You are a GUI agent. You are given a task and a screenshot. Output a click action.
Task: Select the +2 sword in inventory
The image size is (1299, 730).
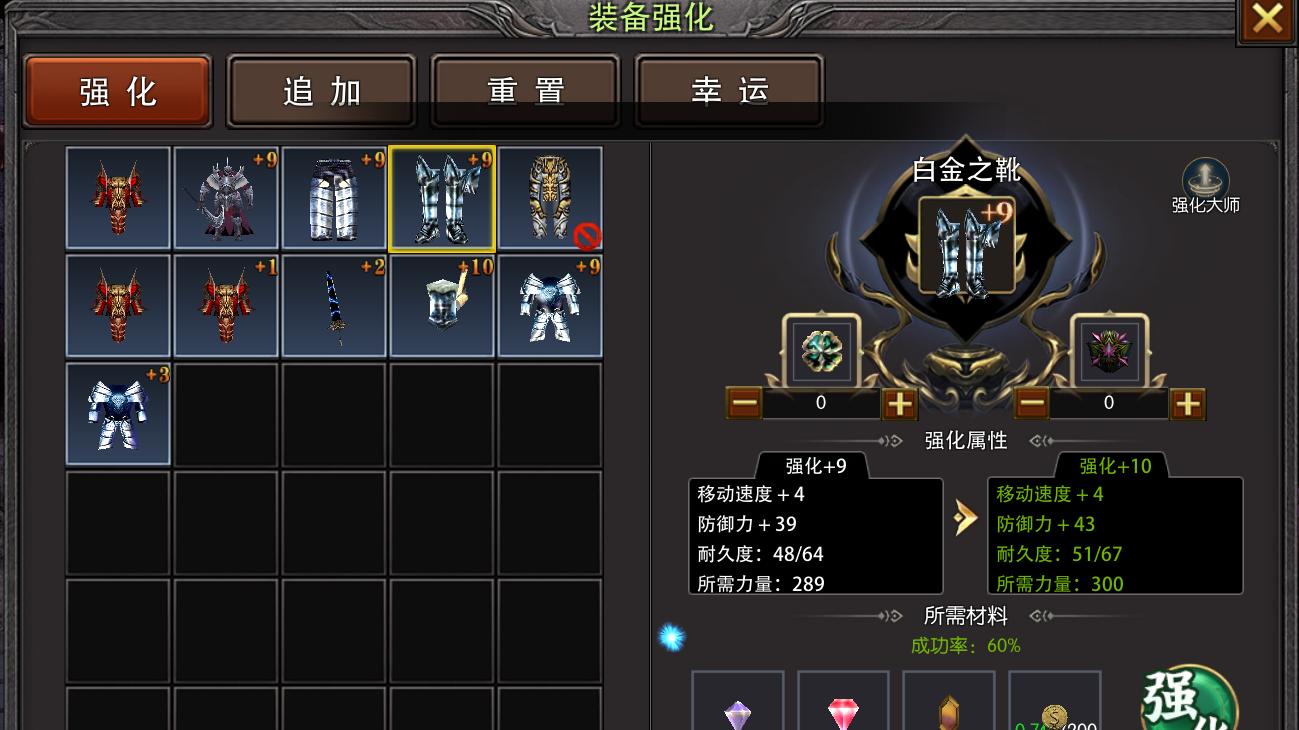(x=333, y=305)
